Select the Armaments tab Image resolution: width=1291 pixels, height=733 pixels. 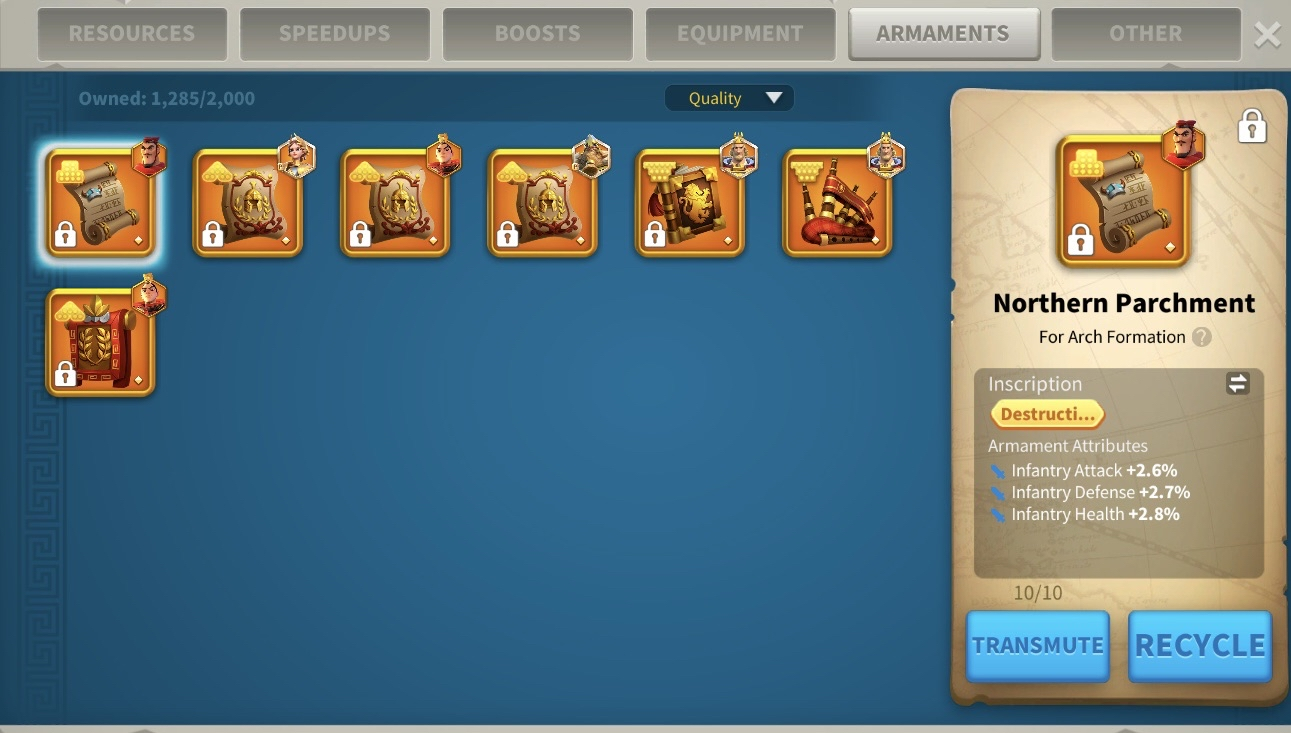point(943,34)
